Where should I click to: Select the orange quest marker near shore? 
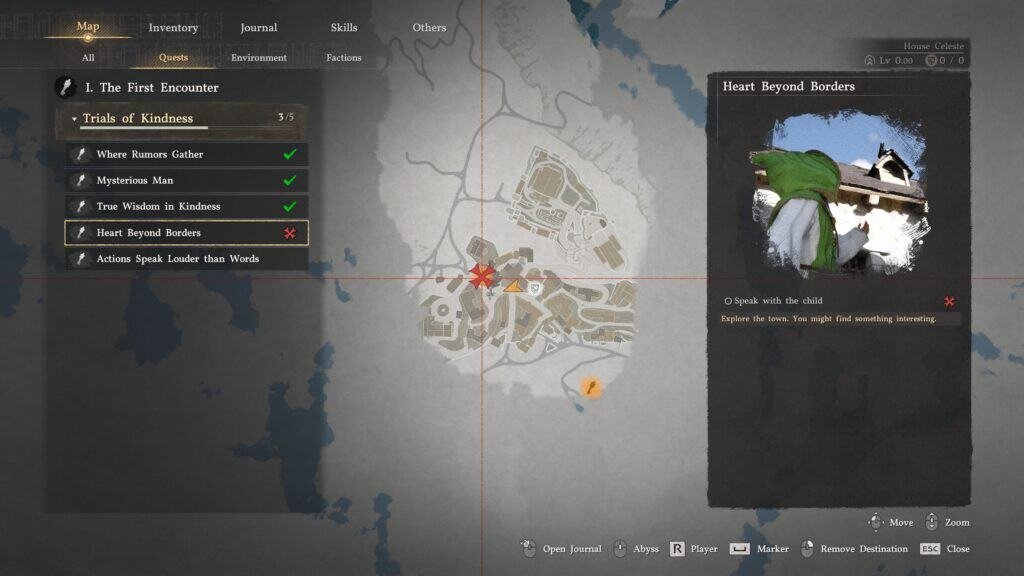(591, 387)
